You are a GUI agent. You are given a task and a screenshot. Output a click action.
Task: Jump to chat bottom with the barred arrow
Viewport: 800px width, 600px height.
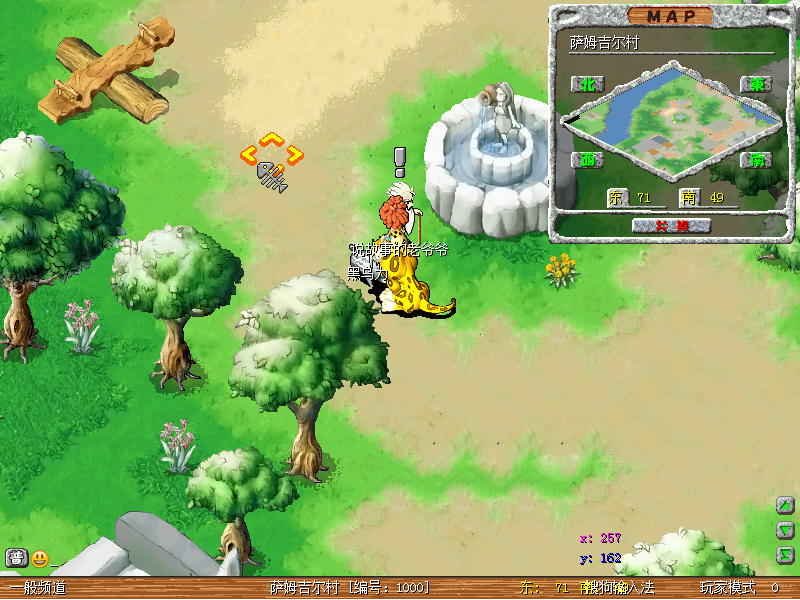click(x=785, y=553)
